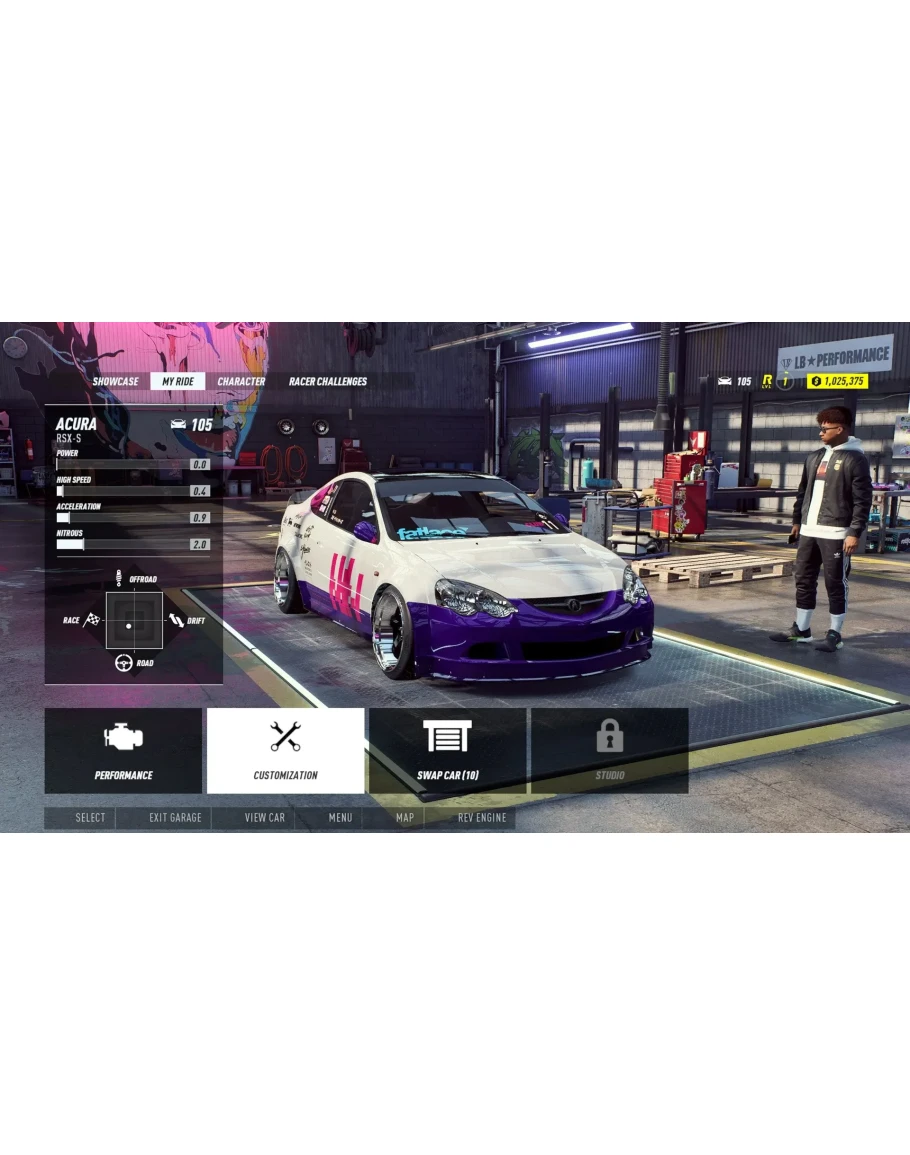
Task: Select the My Ride tab
Action: (178, 381)
